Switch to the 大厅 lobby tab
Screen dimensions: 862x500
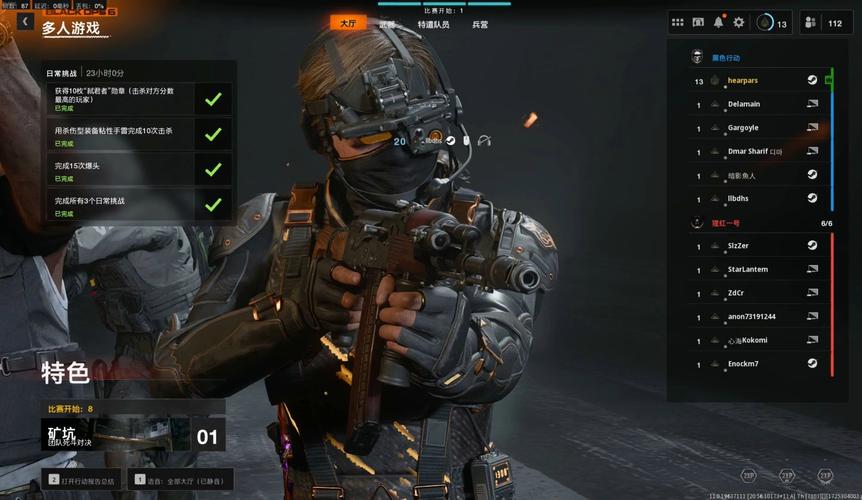point(348,23)
